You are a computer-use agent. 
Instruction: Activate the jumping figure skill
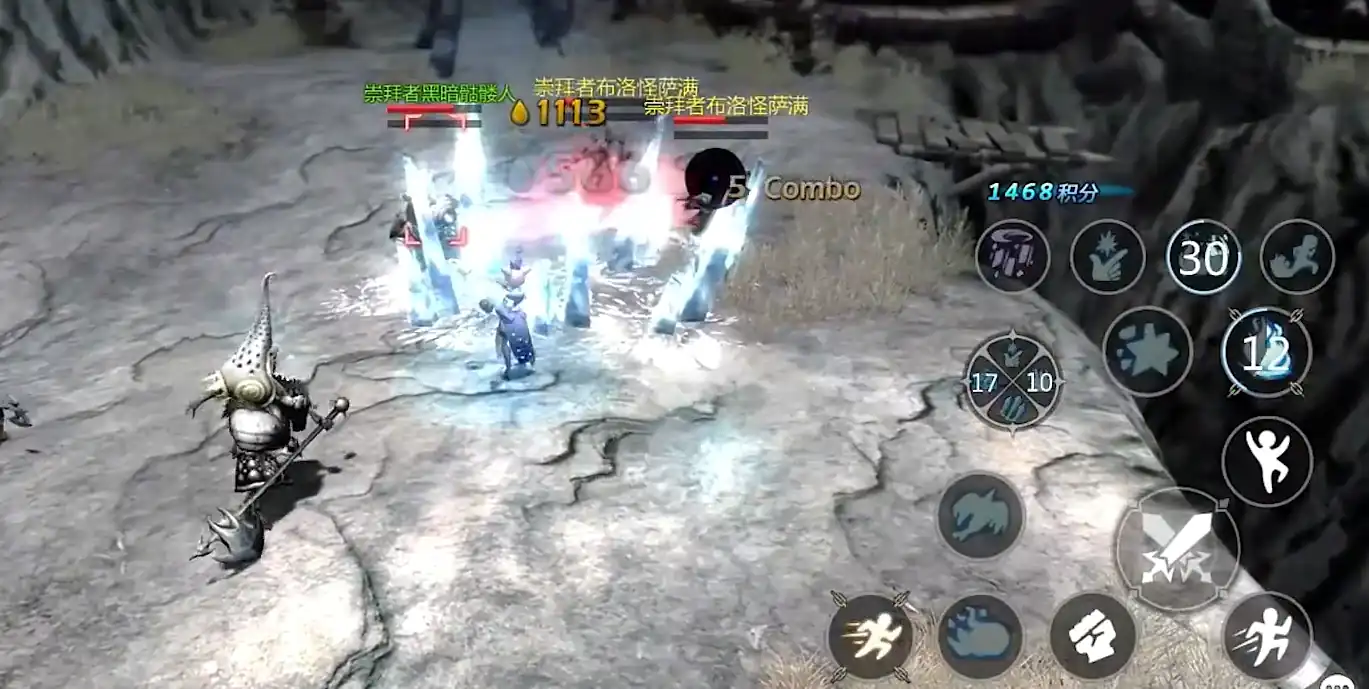1267,462
